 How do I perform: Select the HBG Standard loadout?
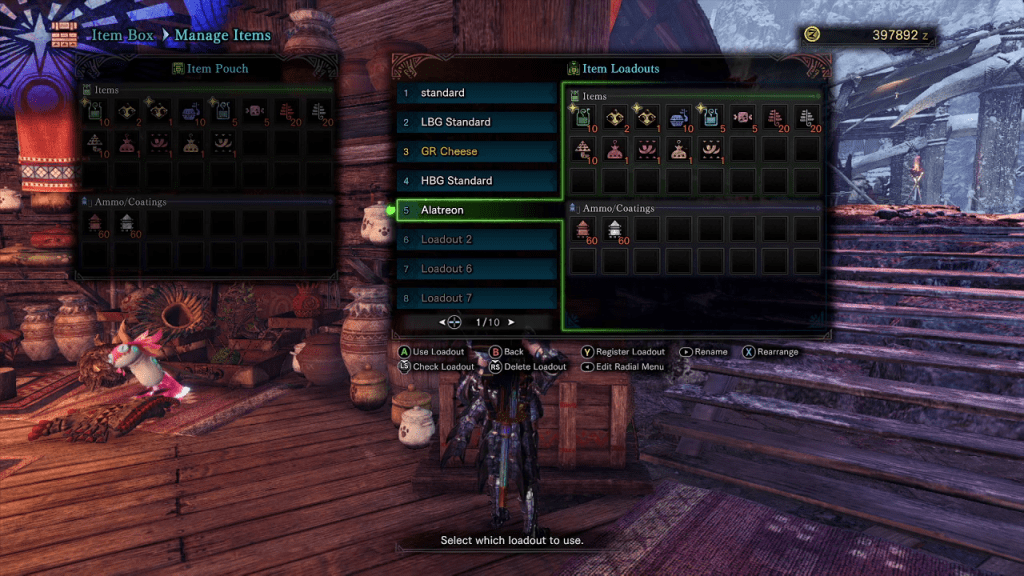[x=476, y=181]
